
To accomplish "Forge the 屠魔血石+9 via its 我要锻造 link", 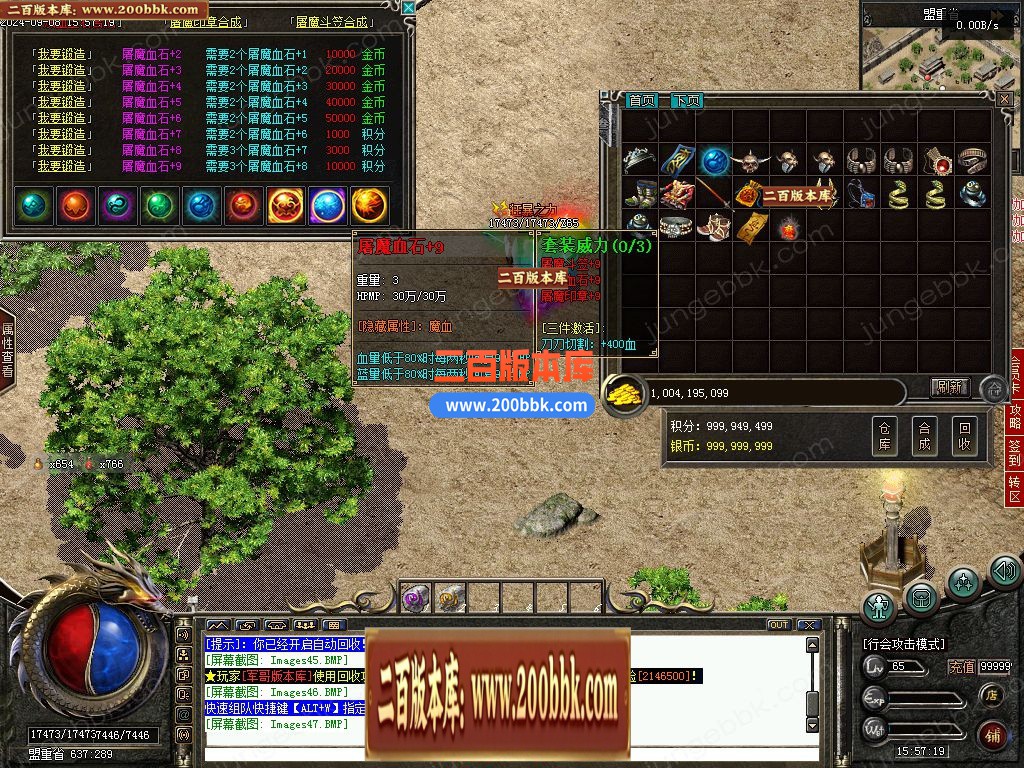I will pos(62,166).
